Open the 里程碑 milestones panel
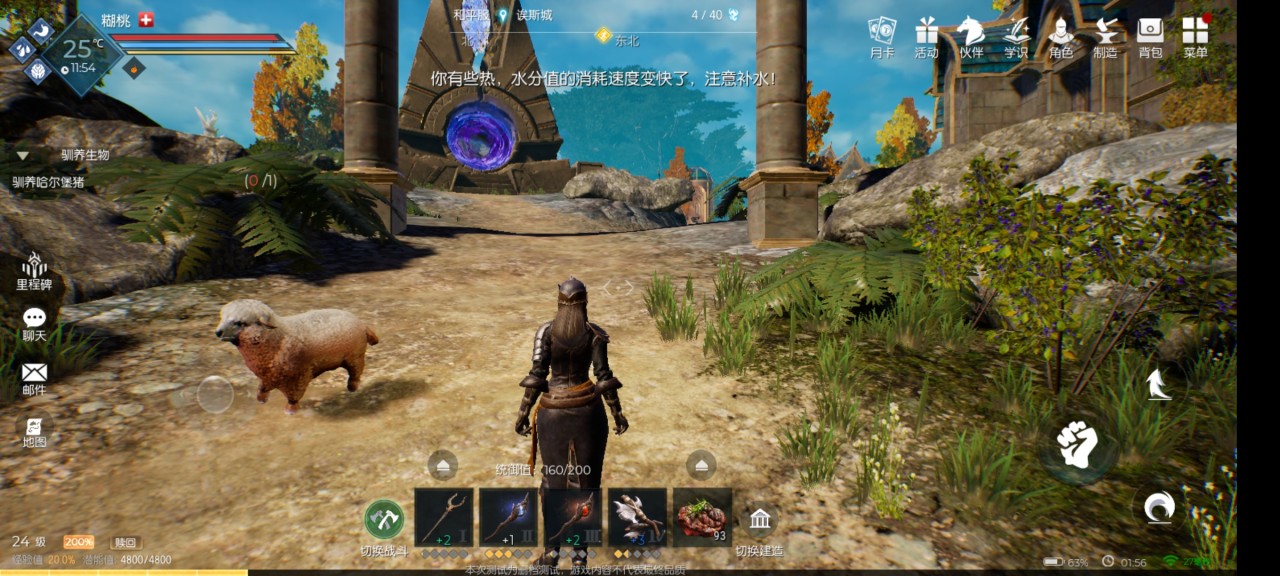1280x576 pixels. tap(34, 271)
